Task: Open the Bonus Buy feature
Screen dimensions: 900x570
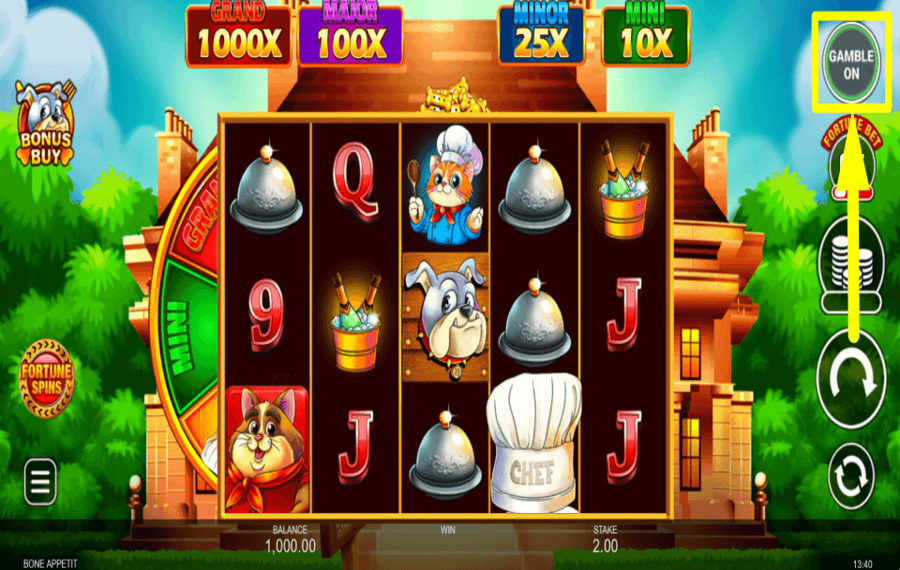Action: coord(45,126)
